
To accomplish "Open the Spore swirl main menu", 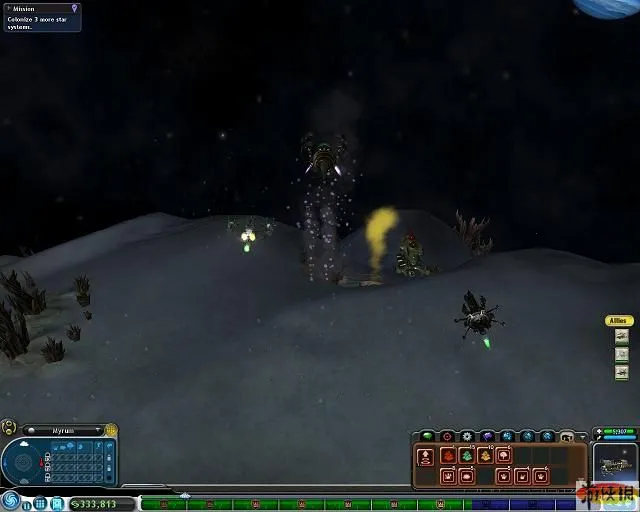I will point(10,498).
